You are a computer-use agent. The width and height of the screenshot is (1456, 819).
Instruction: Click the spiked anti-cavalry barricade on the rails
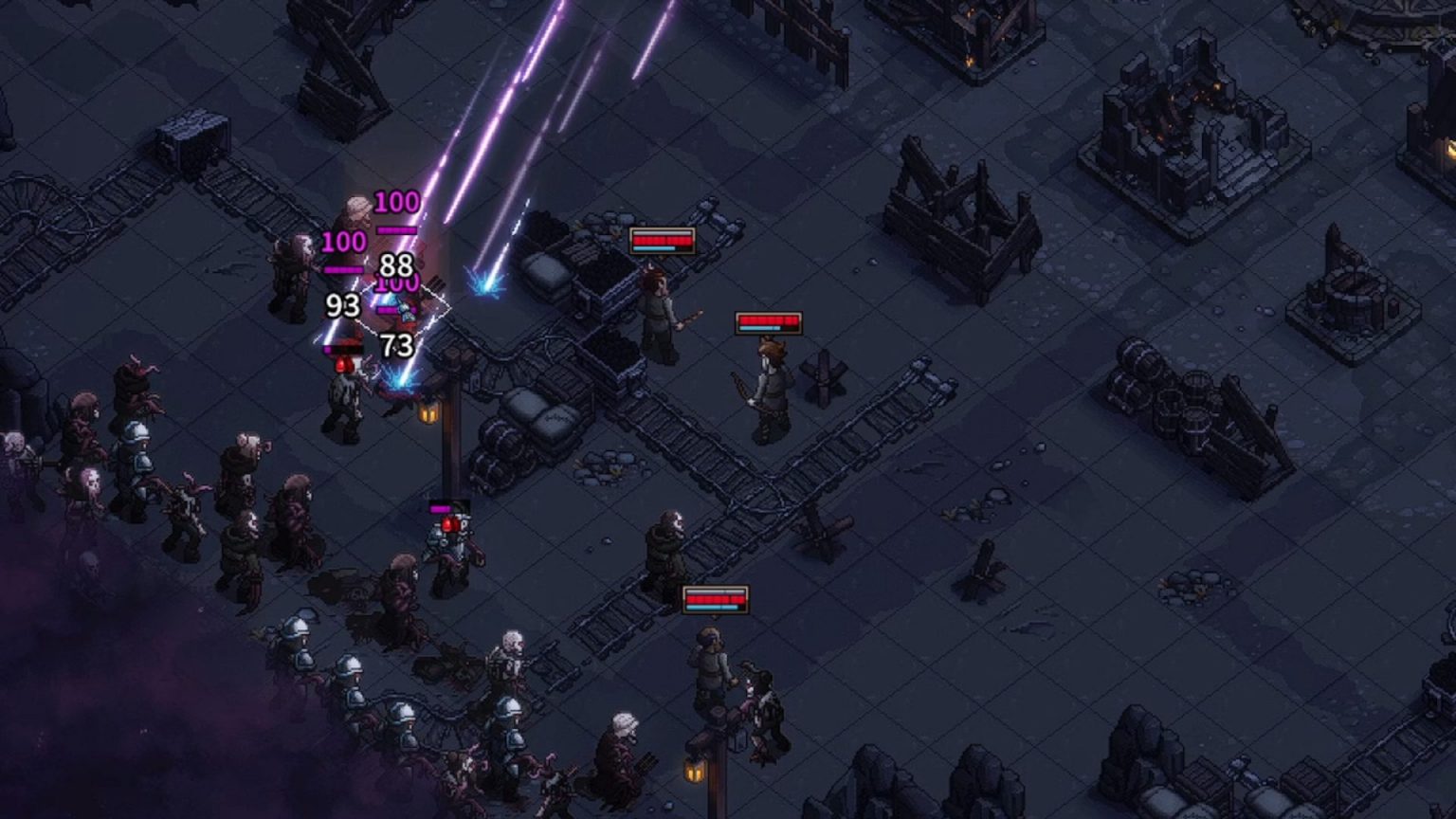(825, 374)
